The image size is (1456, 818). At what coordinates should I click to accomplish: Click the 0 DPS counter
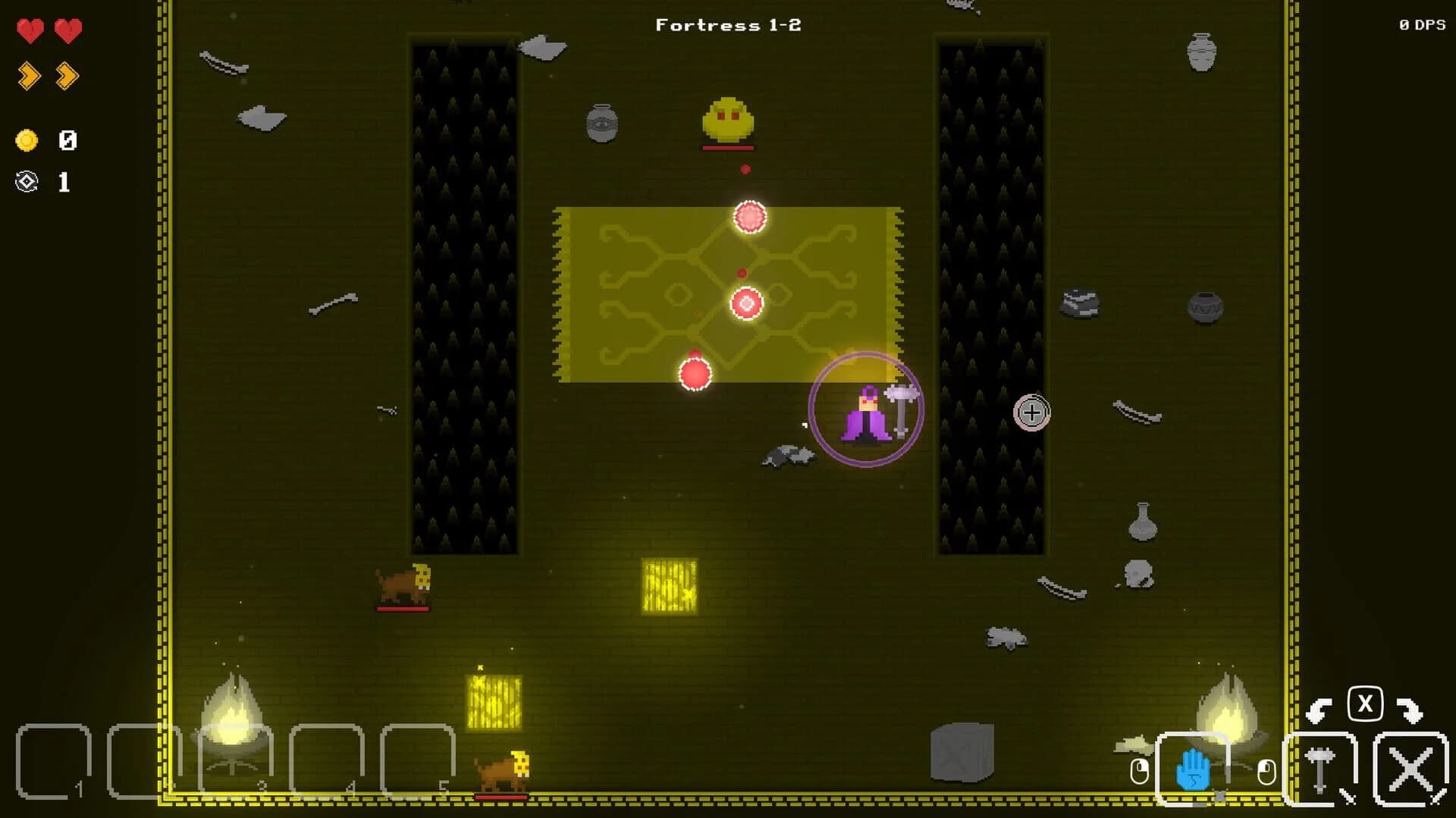1423,23
